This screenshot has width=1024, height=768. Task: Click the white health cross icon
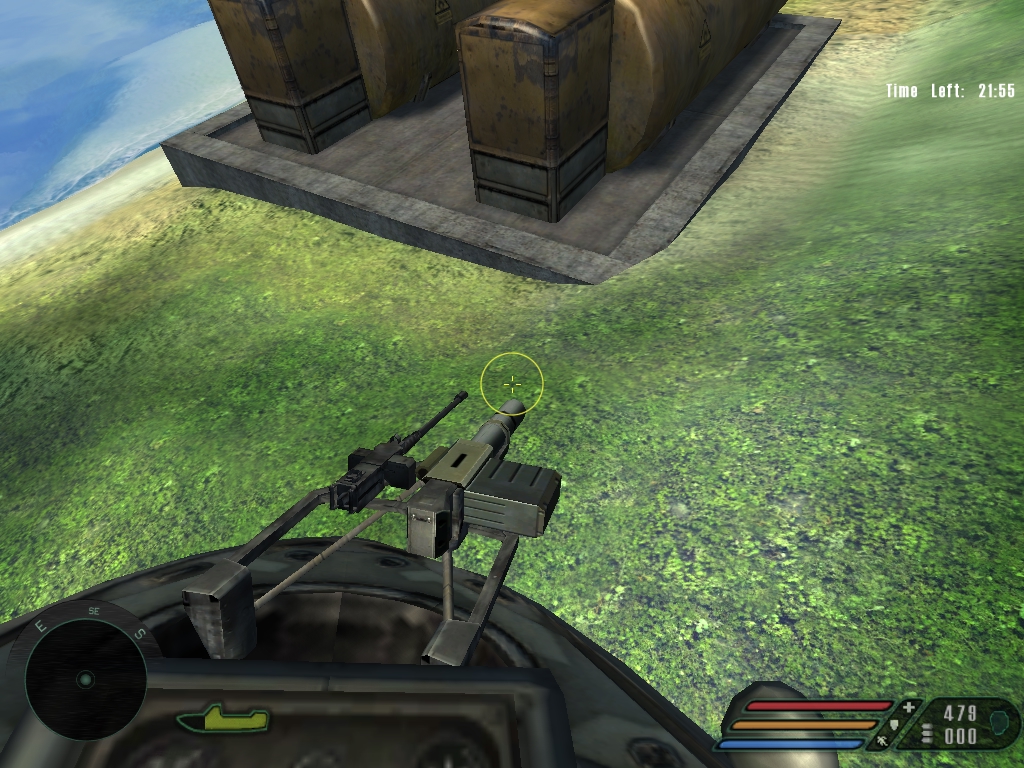pos(908,708)
